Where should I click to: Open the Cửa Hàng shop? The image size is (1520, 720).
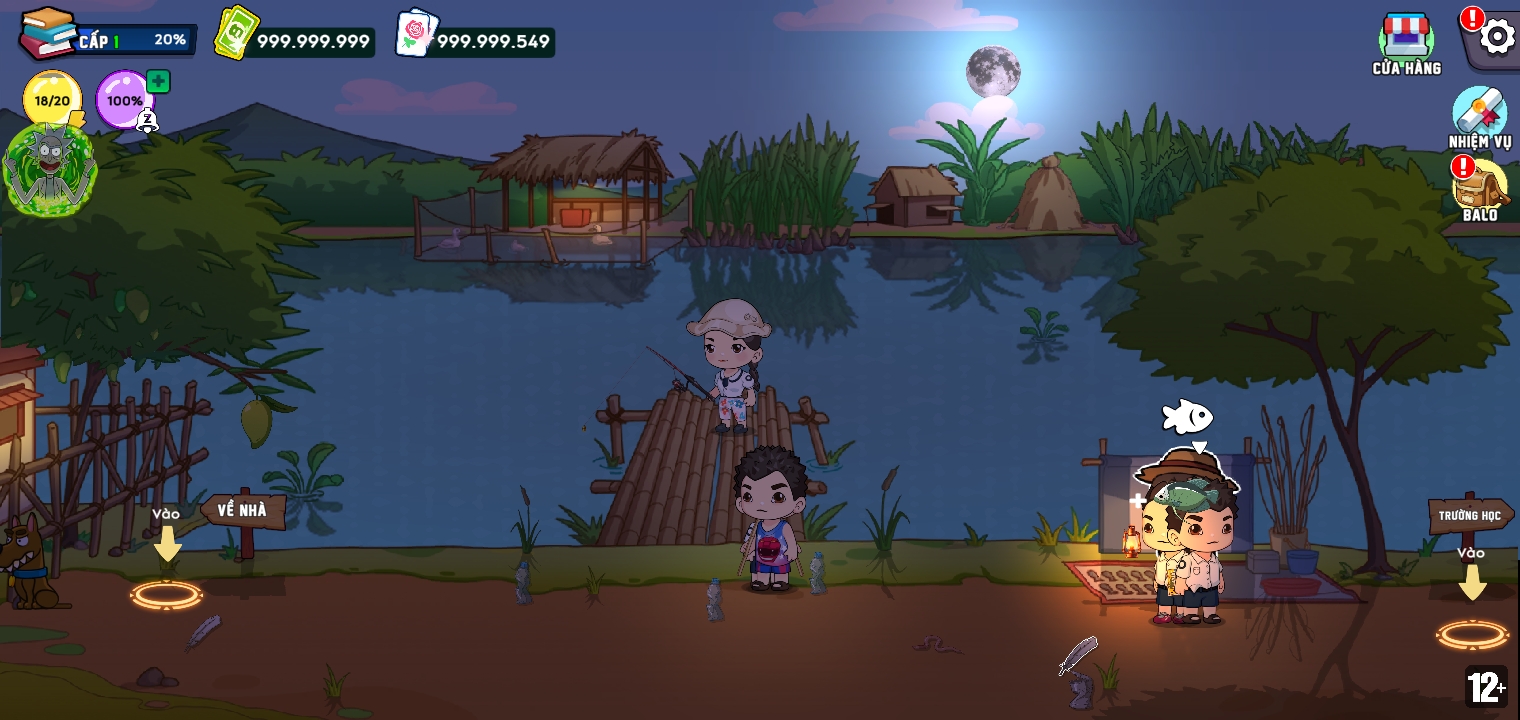coord(1406,40)
